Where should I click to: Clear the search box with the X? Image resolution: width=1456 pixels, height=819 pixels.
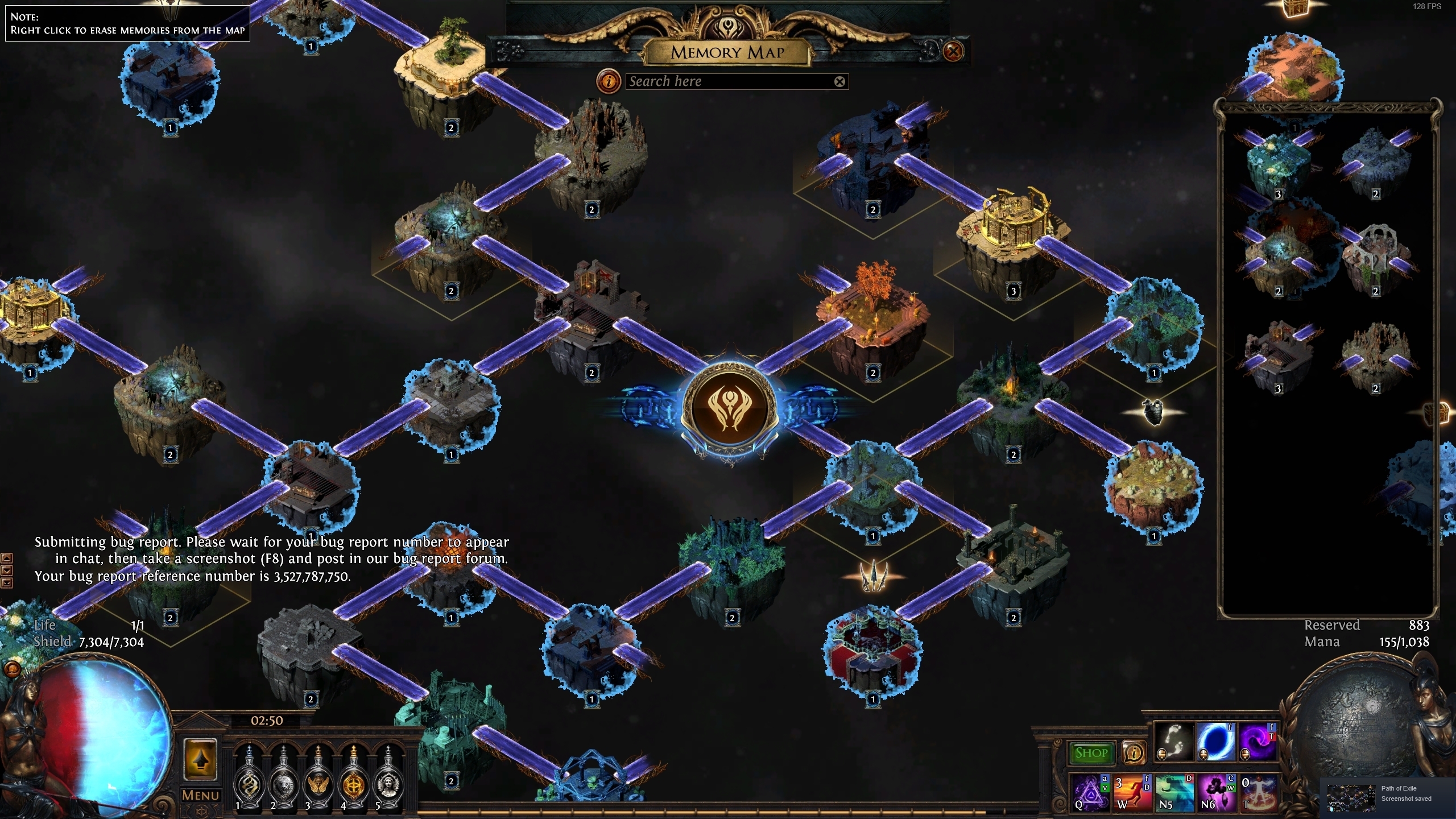[839, 81]
